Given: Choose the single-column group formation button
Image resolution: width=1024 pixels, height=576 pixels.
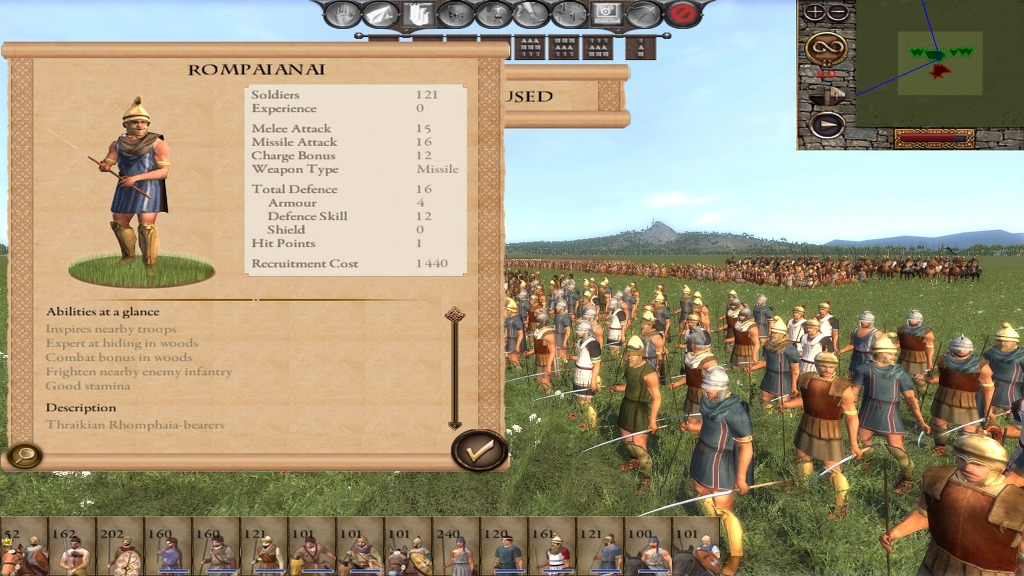Looking at the screenshot, I should [640, 47].
